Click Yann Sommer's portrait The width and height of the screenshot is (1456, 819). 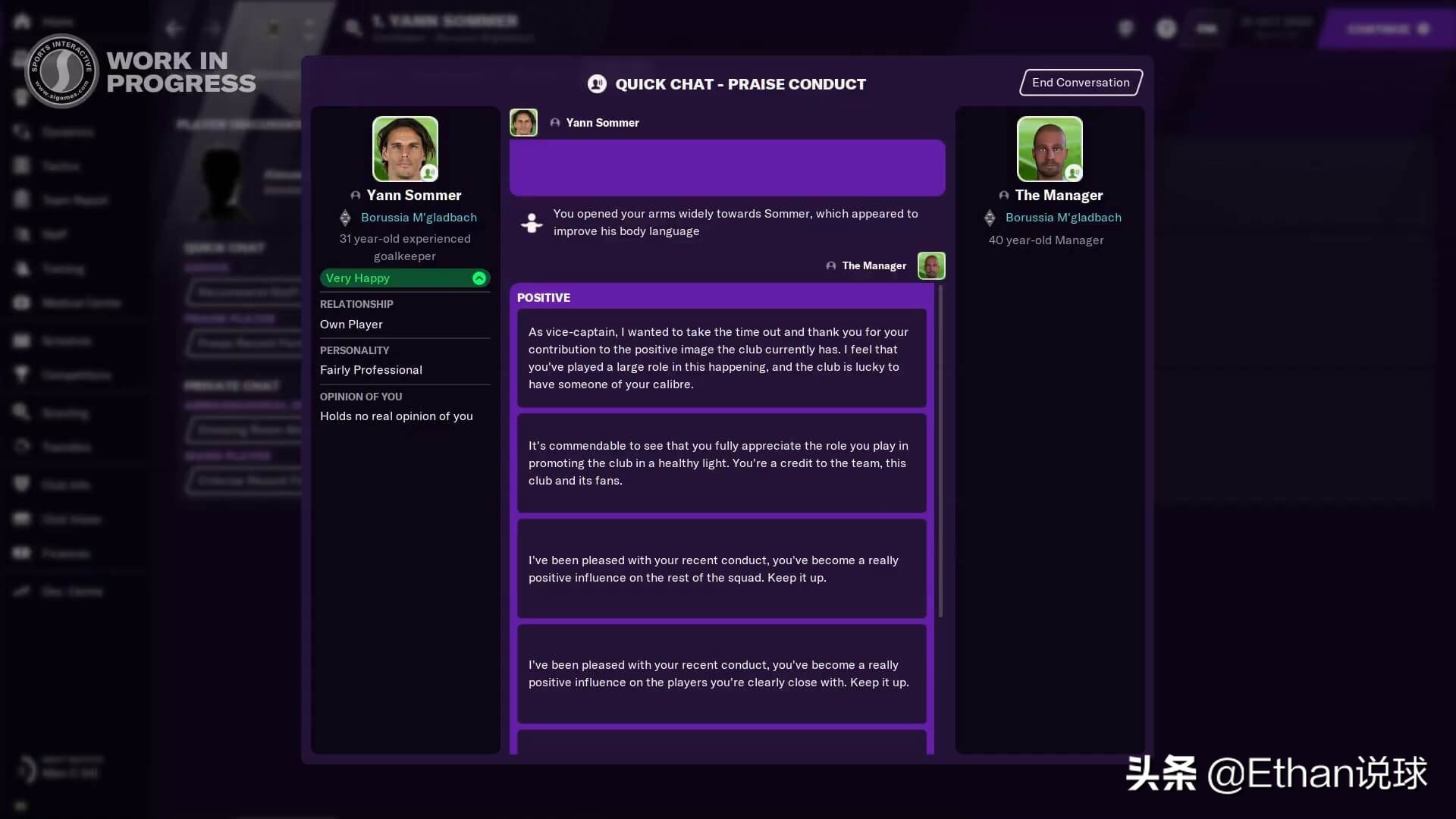[405, 149]
